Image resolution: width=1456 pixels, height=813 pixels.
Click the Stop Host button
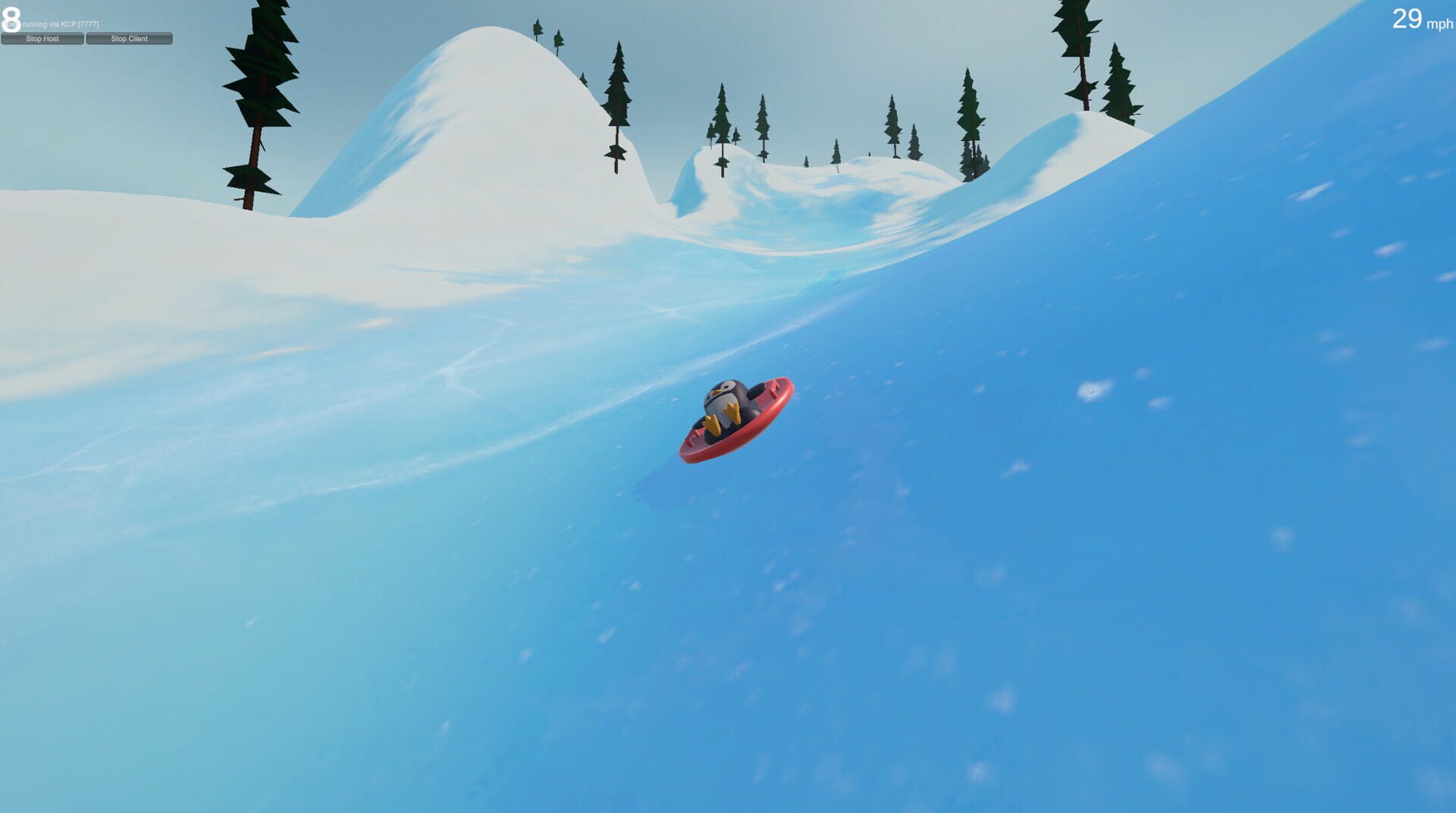[42, 37]
